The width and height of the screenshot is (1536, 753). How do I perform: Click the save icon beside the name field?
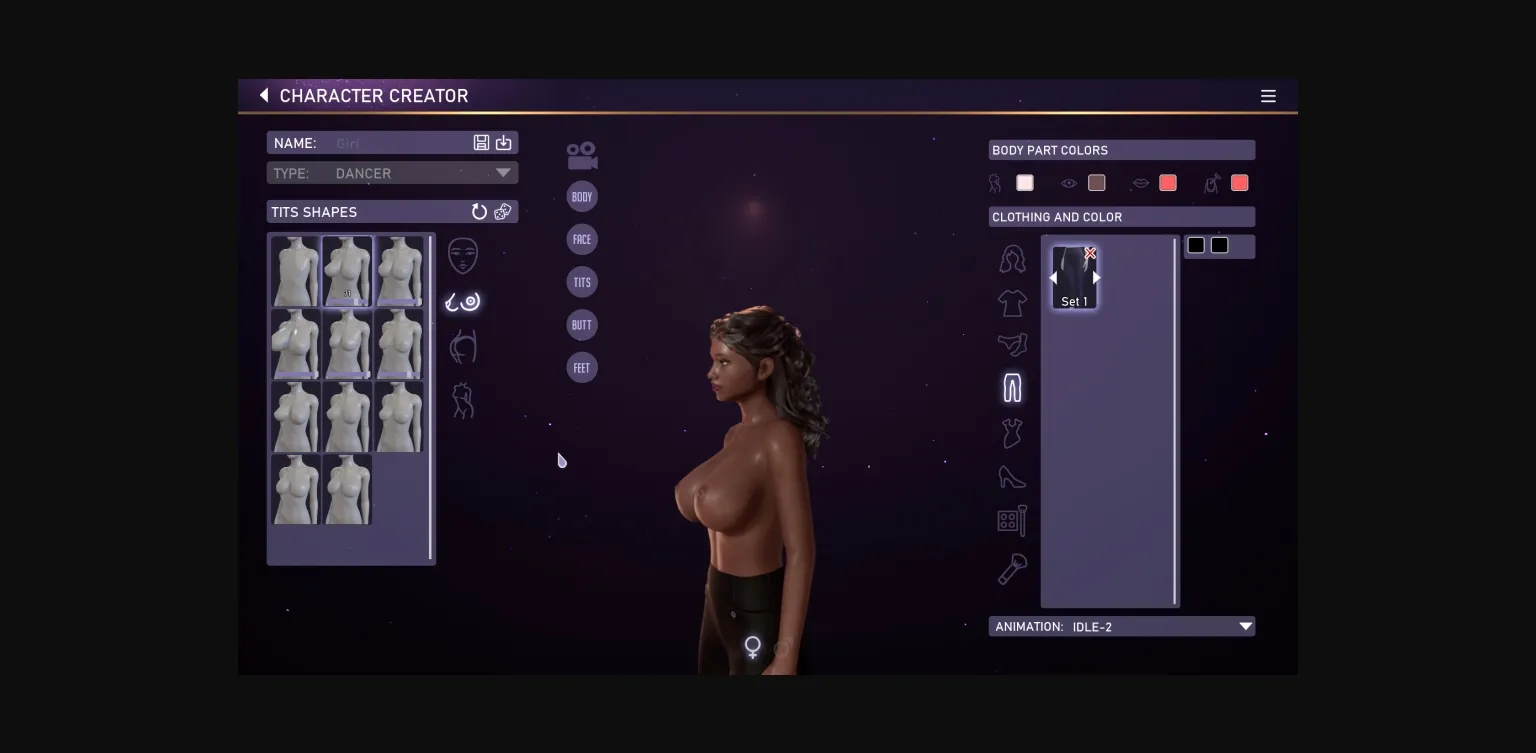point(481,142)
